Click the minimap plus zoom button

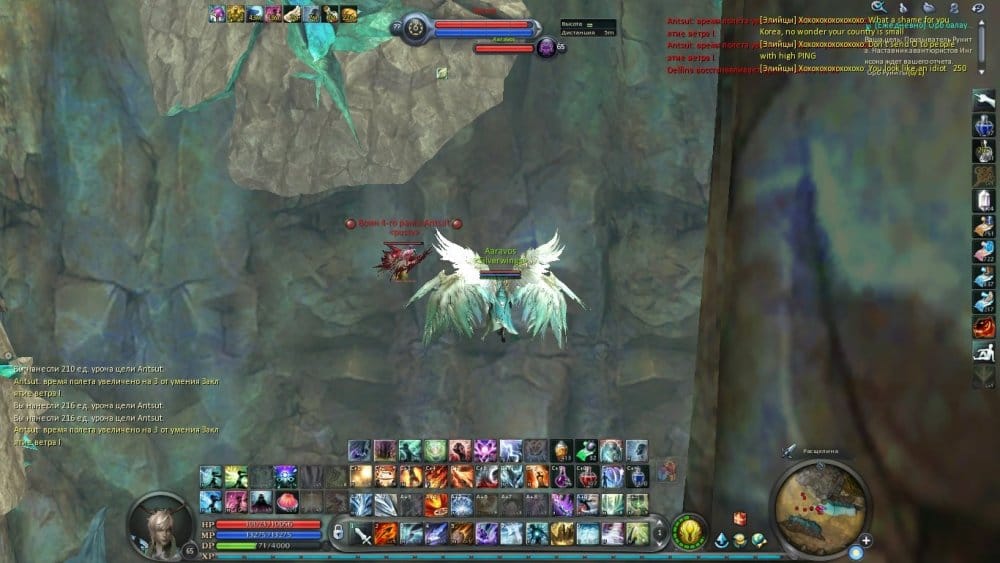(x=866, y=541)
